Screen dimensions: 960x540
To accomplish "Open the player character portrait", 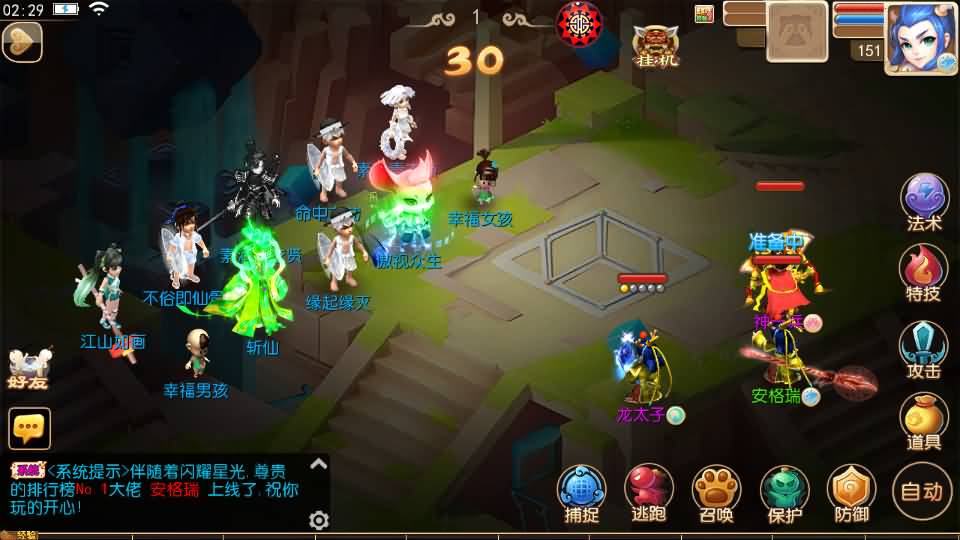I will [x=921, y=36].
